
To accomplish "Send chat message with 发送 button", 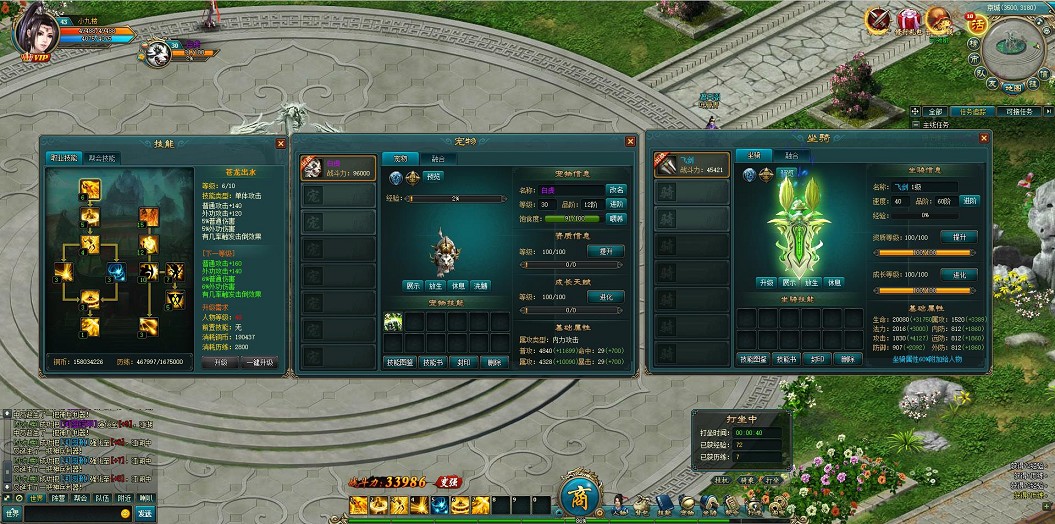I will pyautogui.click(x=145, y=513).
